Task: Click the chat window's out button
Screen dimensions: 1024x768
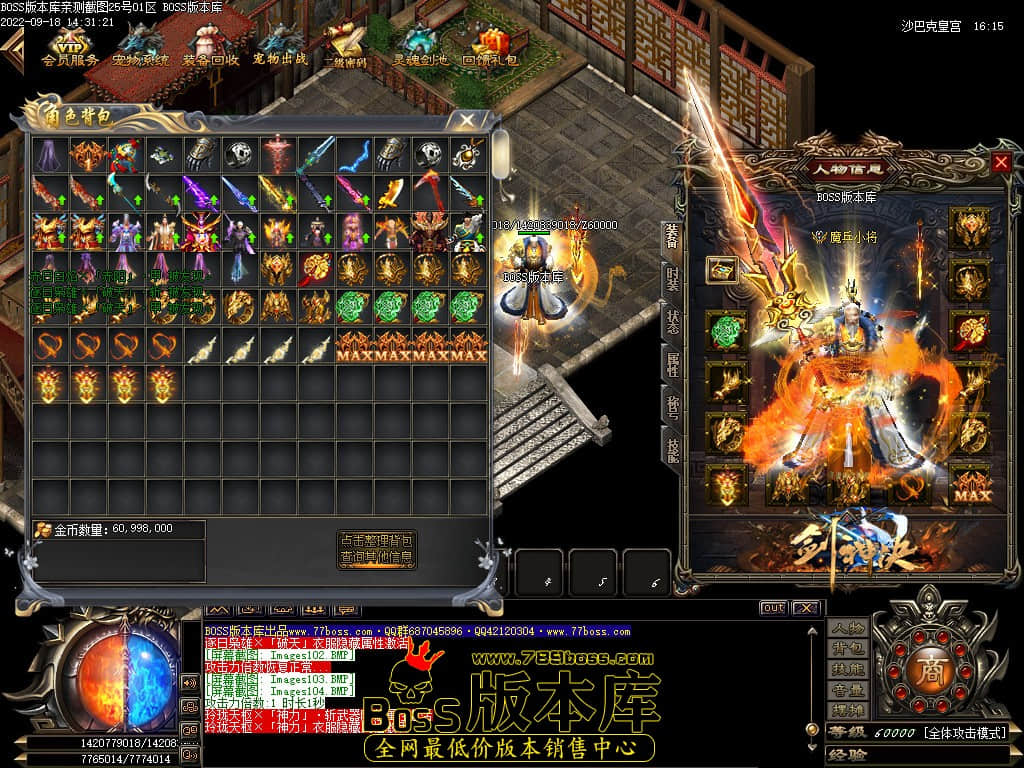Action: point(773,608)
